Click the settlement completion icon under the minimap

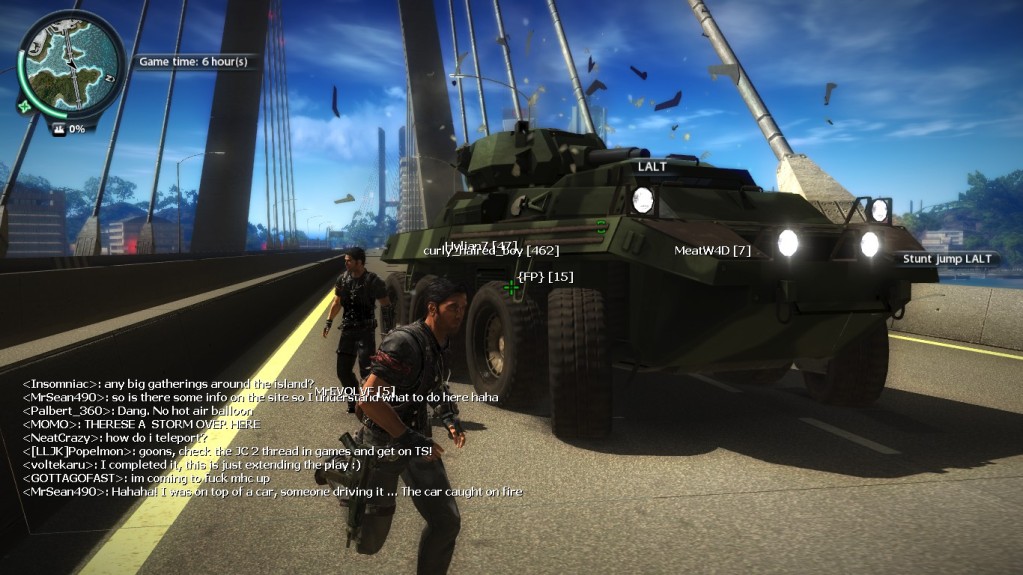coord(58,128)
